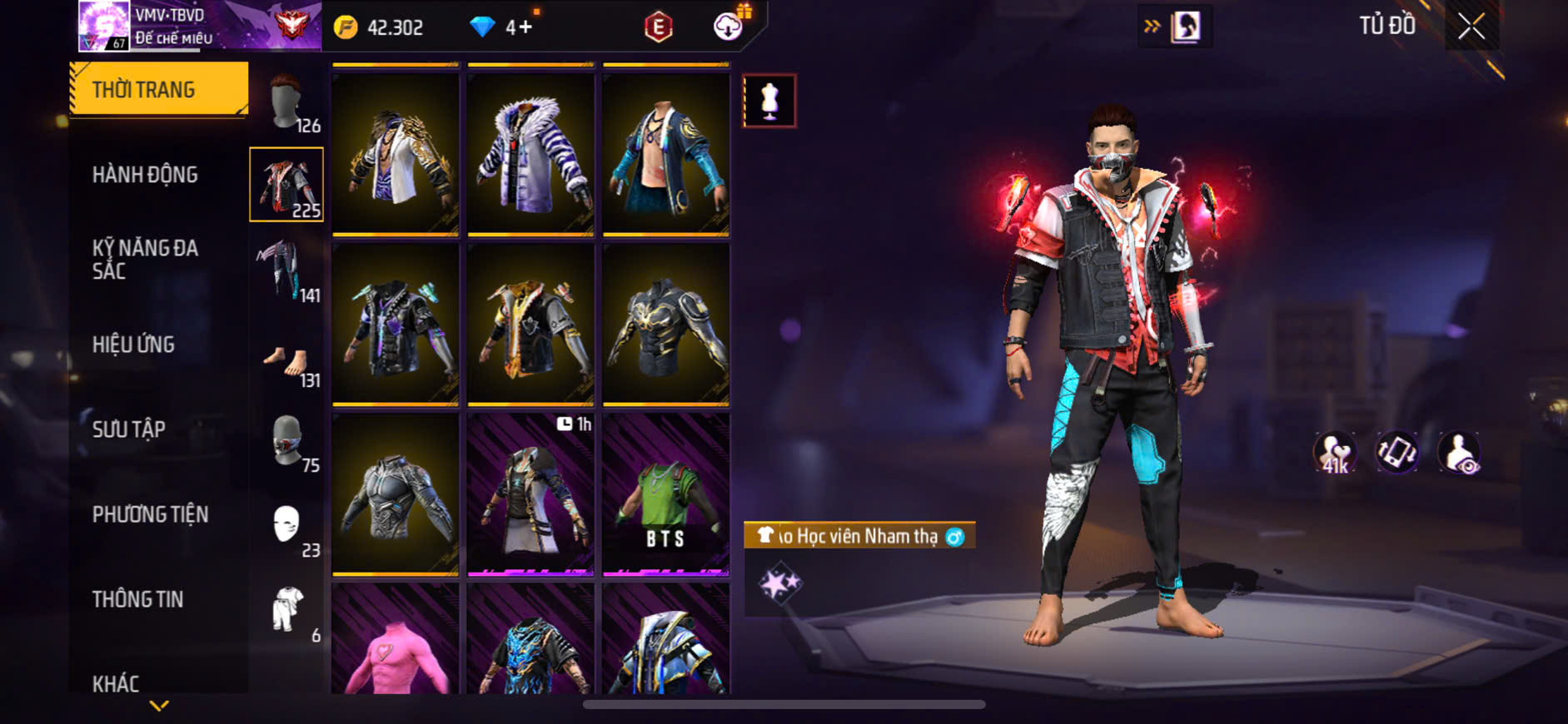Close the Tủ Đồ wardrobe screen
This screenshot has width=1568, height=724.
point(1471,27)
